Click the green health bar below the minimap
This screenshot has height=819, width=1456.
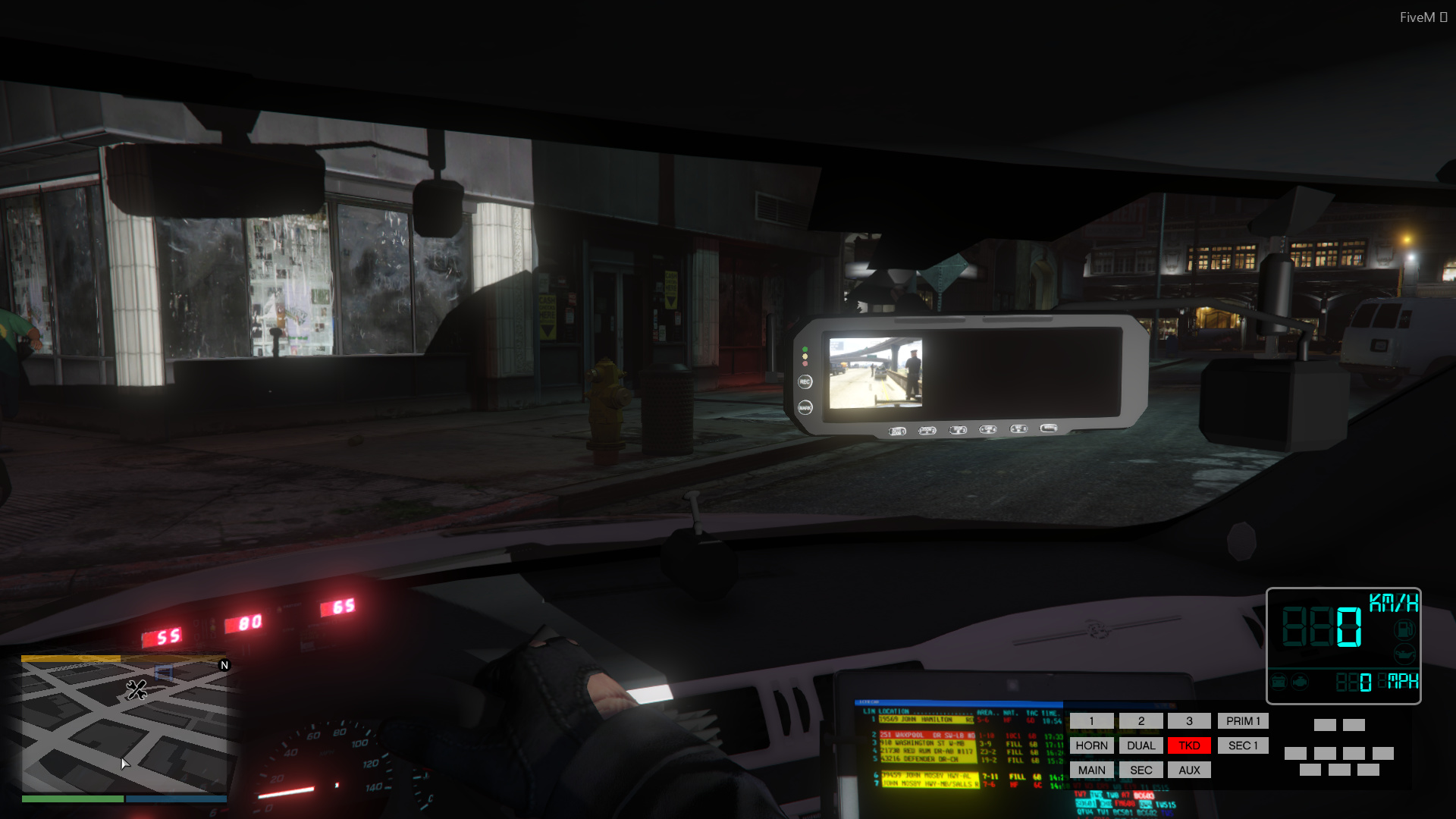click(x=72, y=799)
